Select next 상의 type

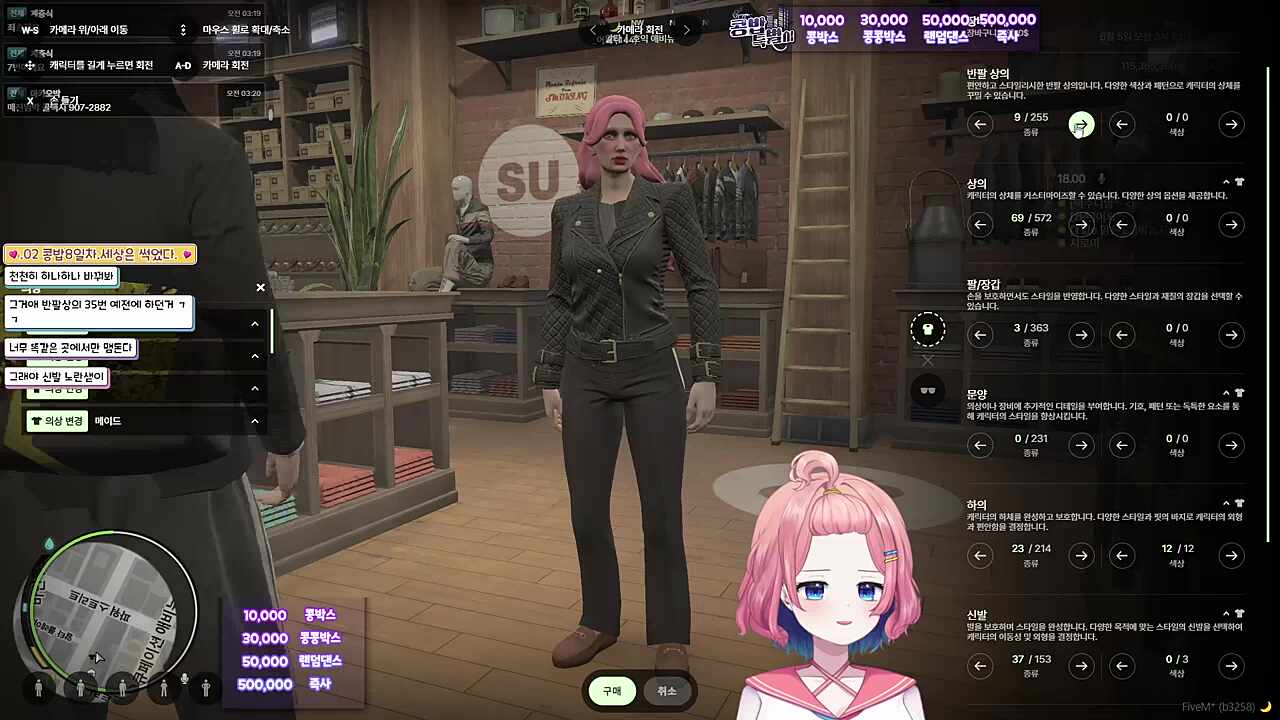[1081, 224]
